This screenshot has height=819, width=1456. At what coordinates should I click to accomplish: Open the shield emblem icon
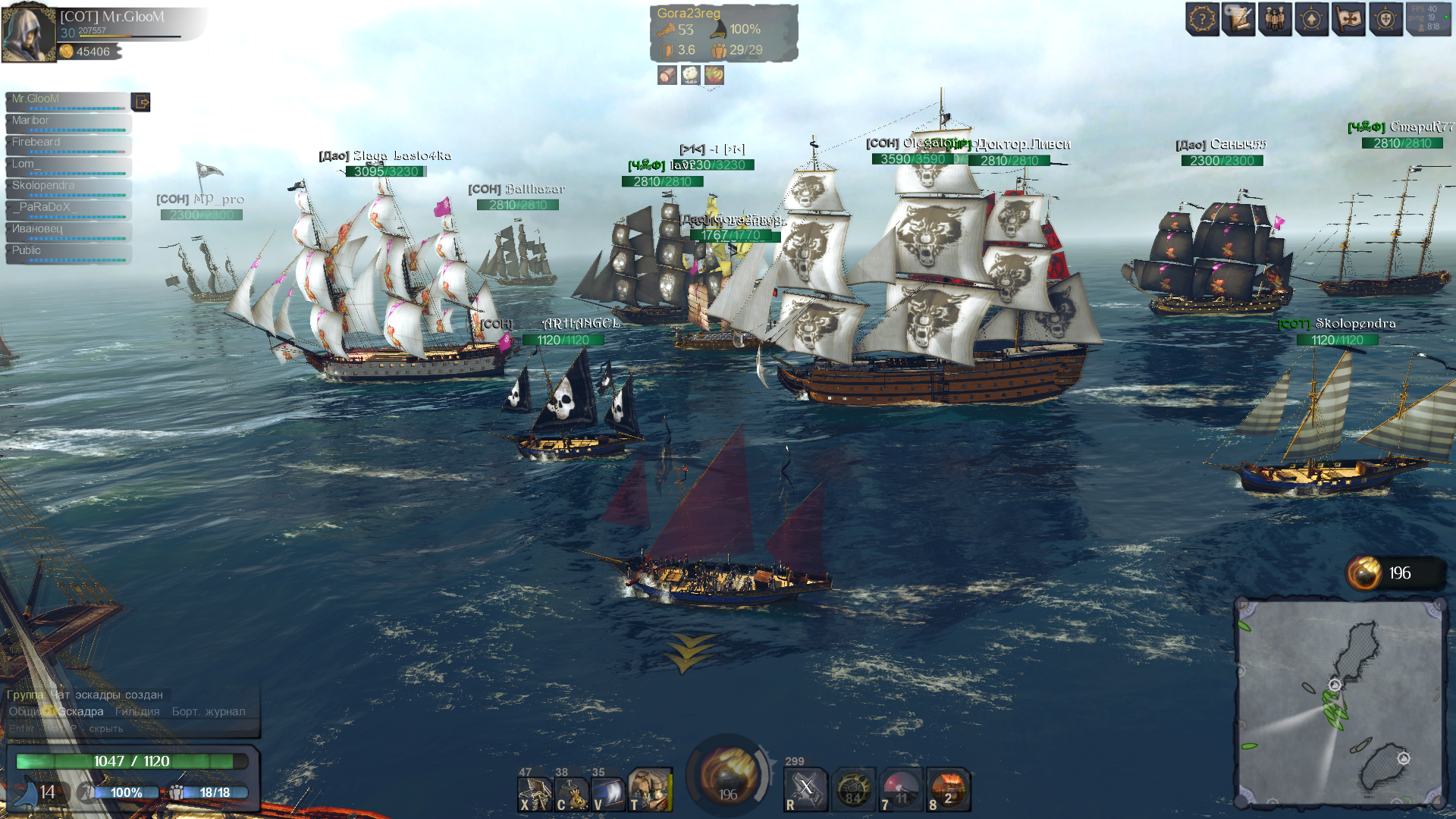point(1386,20)
